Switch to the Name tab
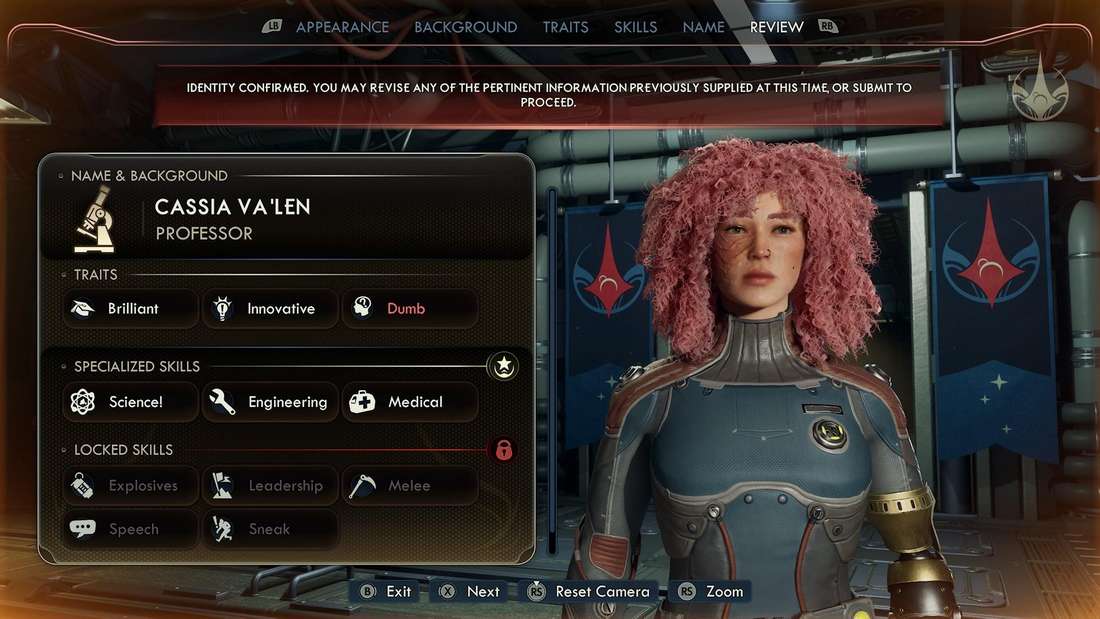Image resolution: width=1100 pixels, height=619 pixels. coord(703,27)
